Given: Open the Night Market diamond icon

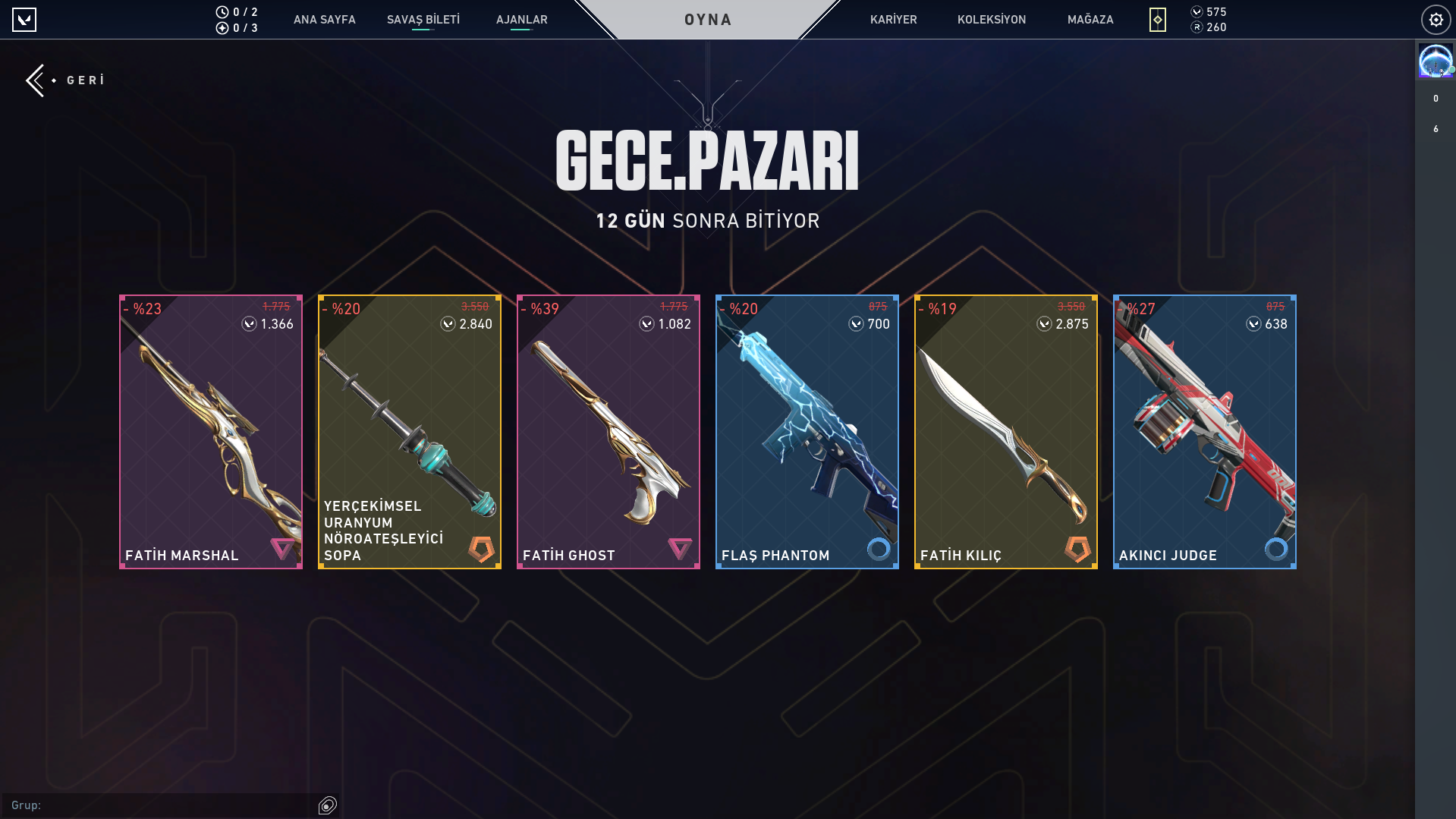Looking at the screenshot, I should coord(1157,20).
